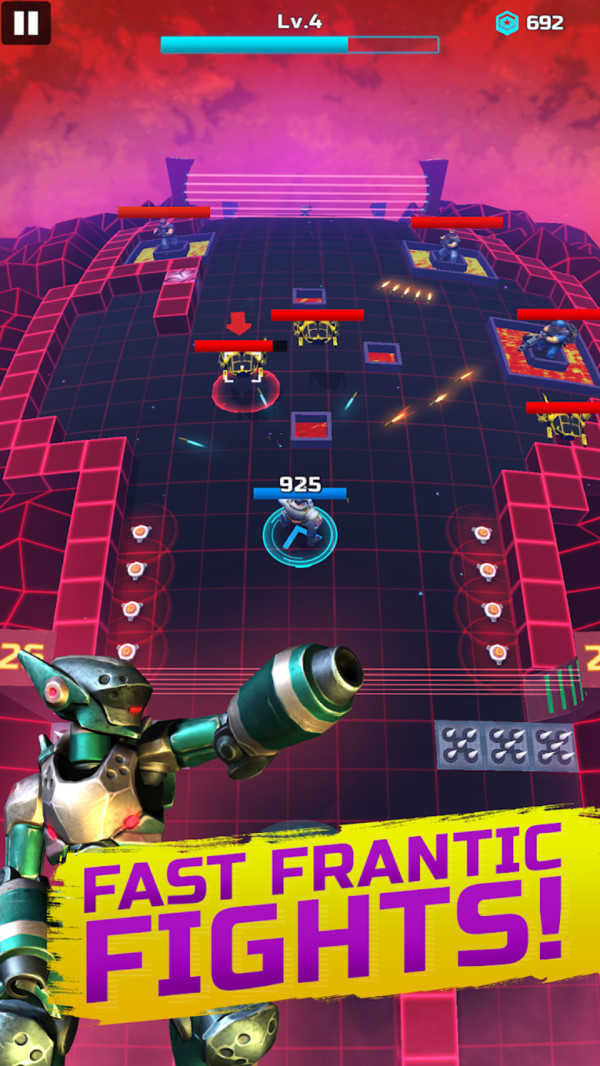Pause the game with the pause button

(26, 23)
